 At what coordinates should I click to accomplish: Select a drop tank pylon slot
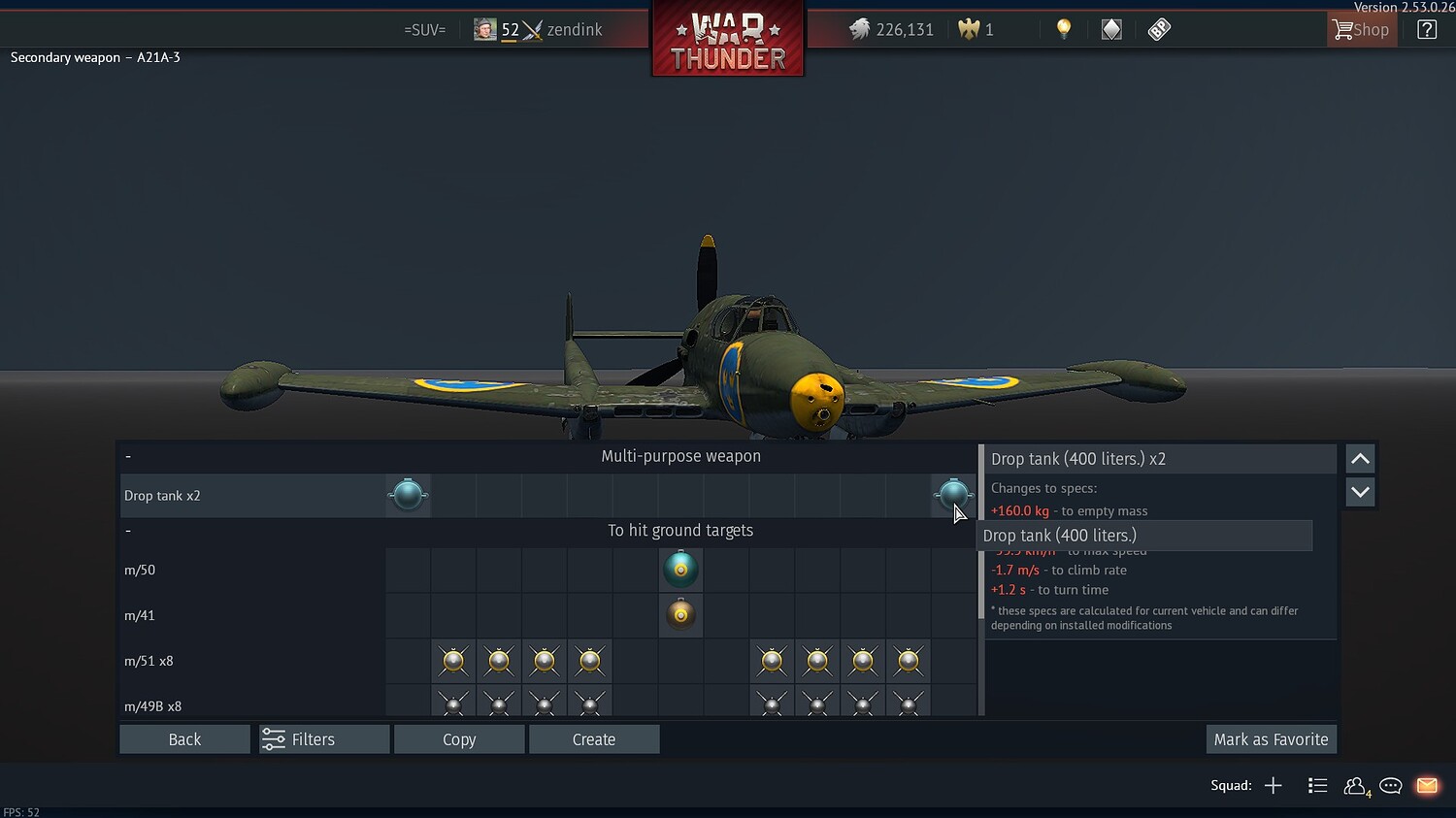(x=408, y=495)
